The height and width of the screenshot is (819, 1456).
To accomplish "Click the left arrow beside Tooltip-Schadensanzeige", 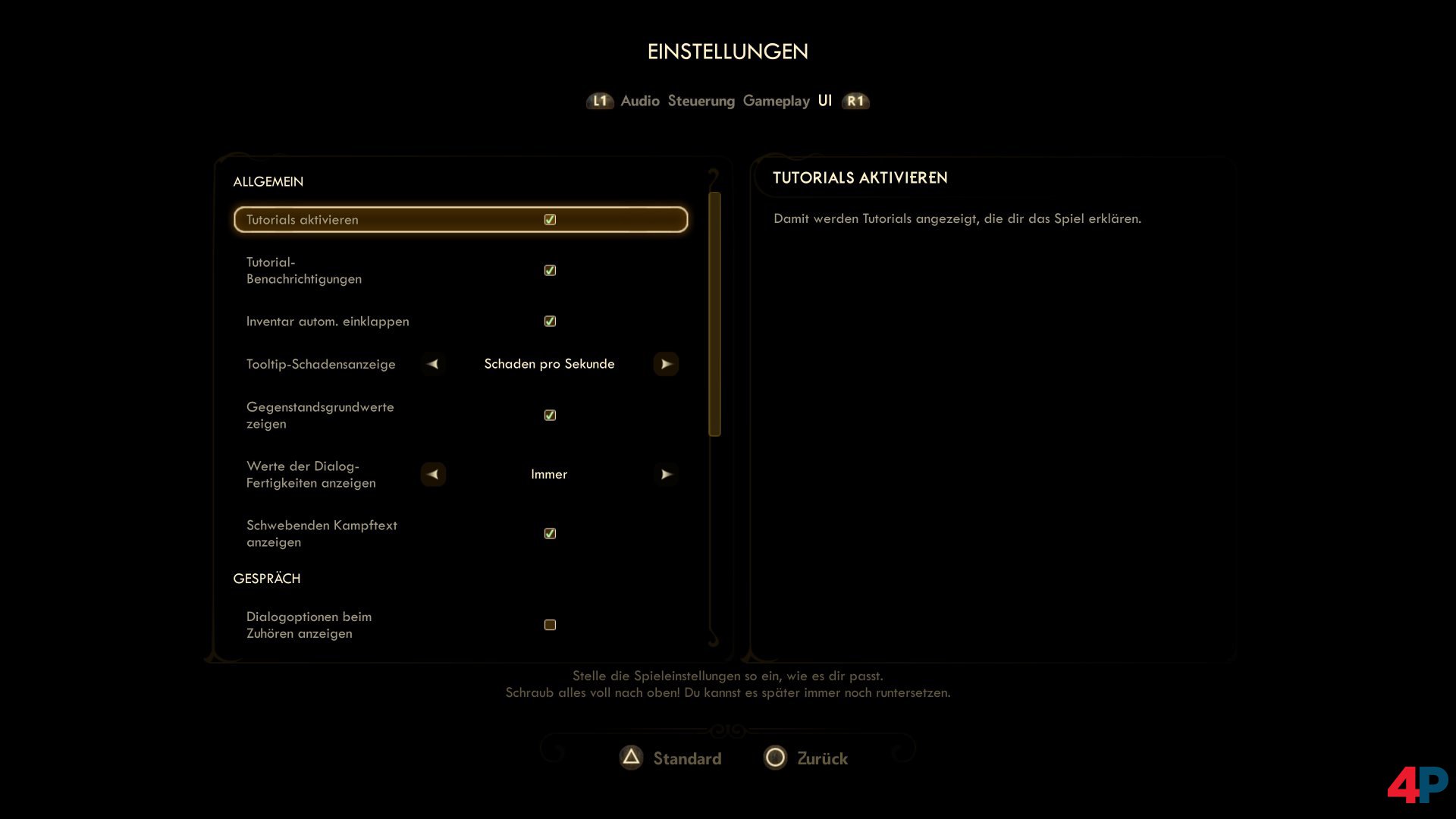I will click(x=433, y=364).
